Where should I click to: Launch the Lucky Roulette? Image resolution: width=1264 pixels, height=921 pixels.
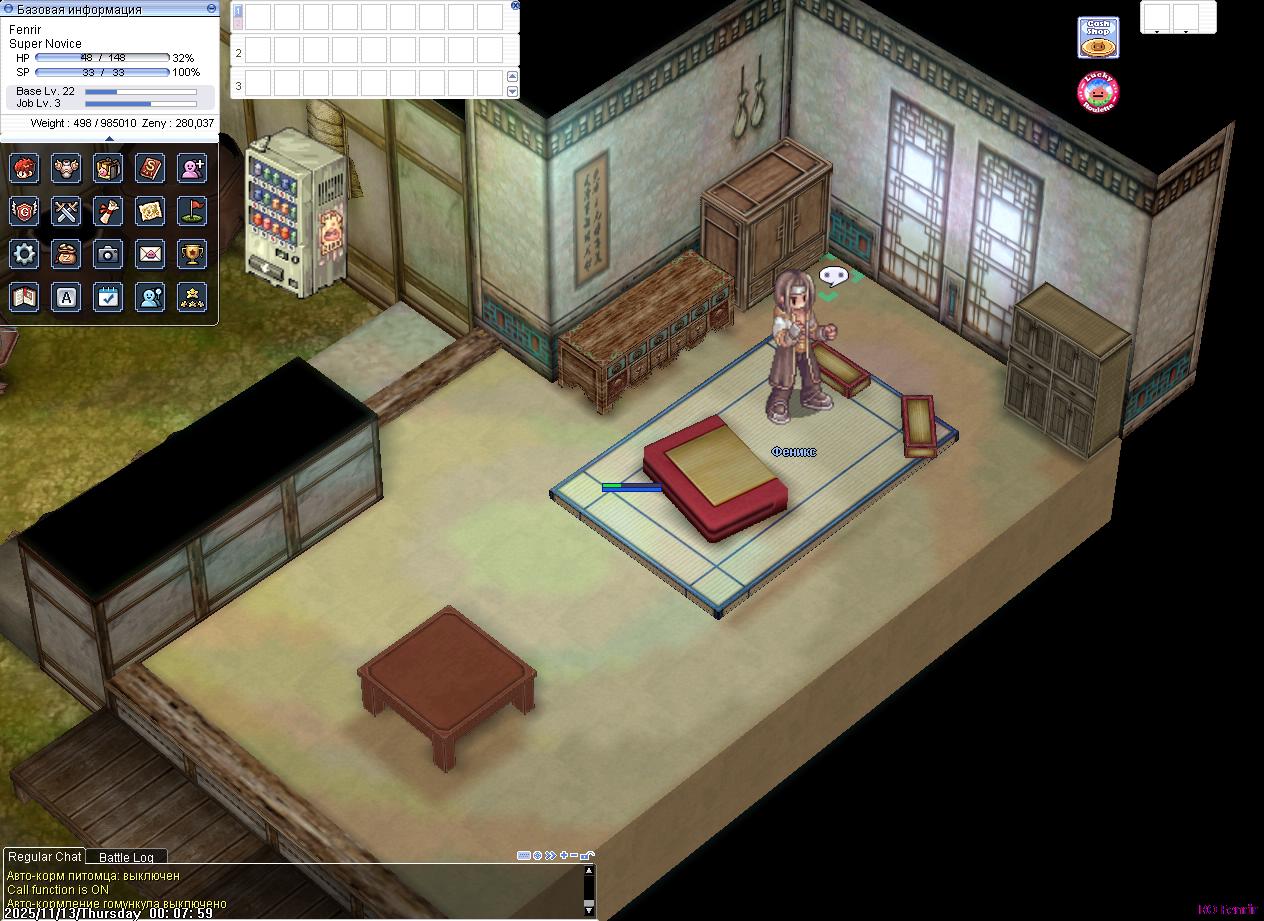(x=1097, y=92)
